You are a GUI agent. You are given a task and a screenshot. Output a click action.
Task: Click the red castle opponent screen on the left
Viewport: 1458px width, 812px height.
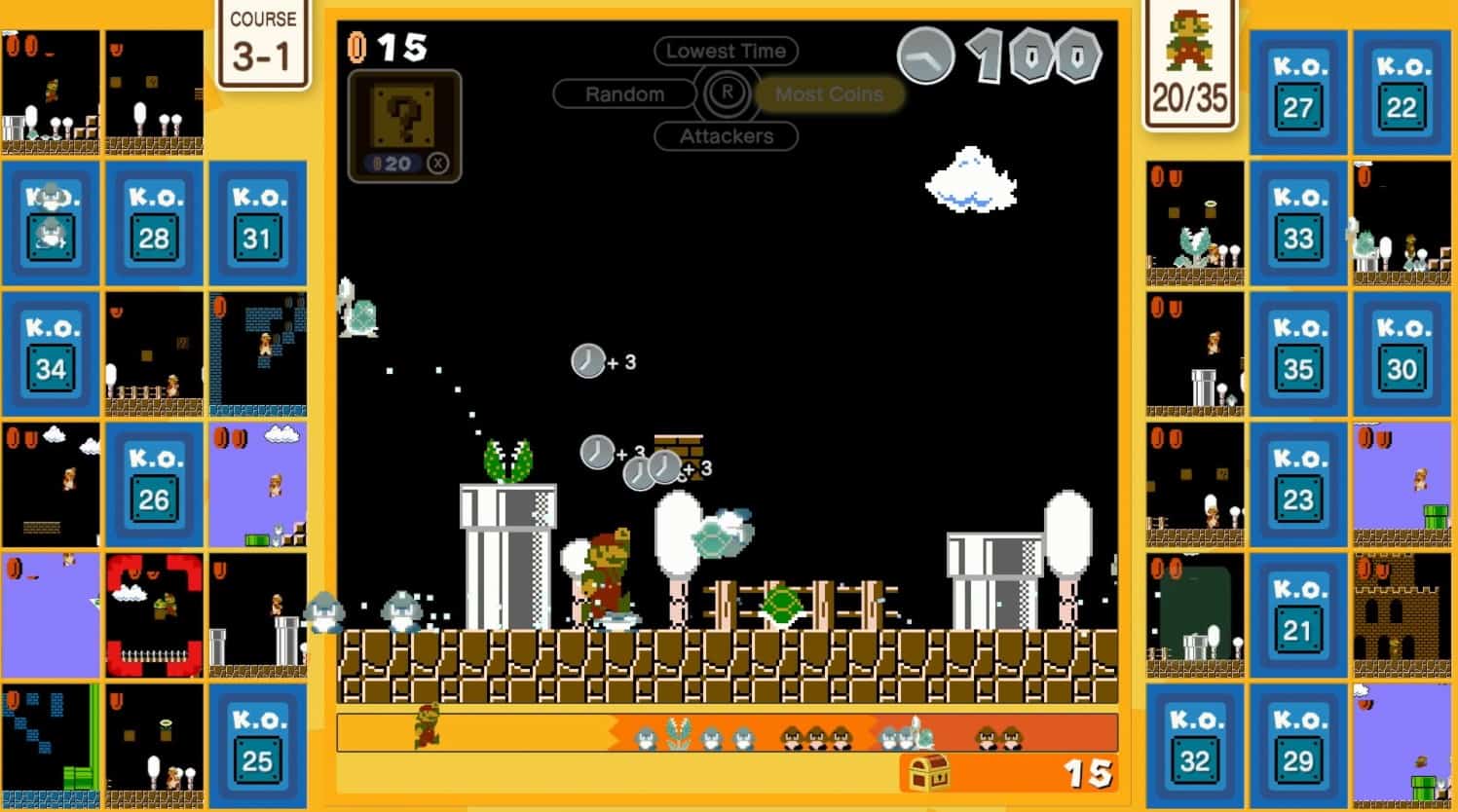coord(154,613)
